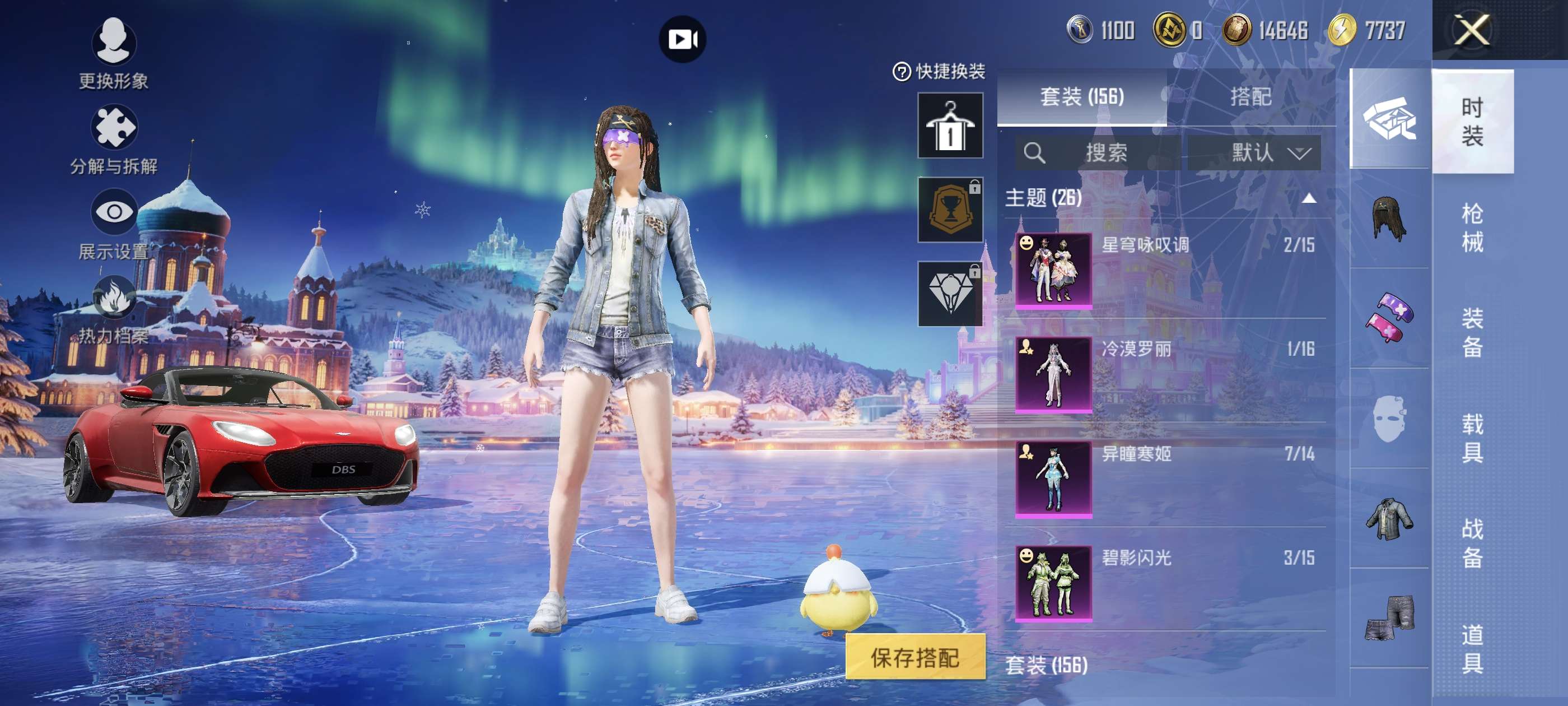Open the 默认 sort dropdown
Image resolution: width=1568 pixels, height=706 pixels.
coord(1254,152)
